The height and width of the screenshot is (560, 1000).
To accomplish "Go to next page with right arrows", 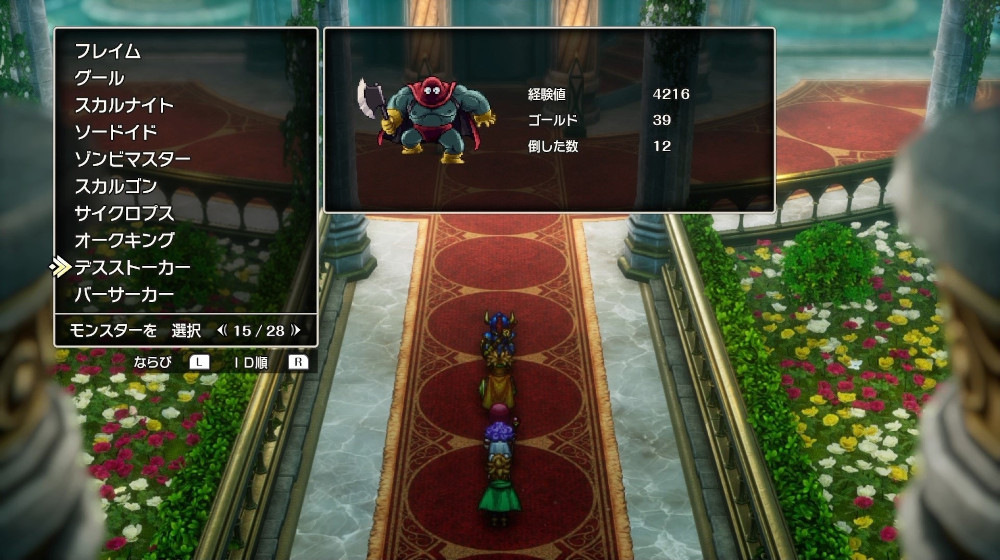I will coord(296,330).
